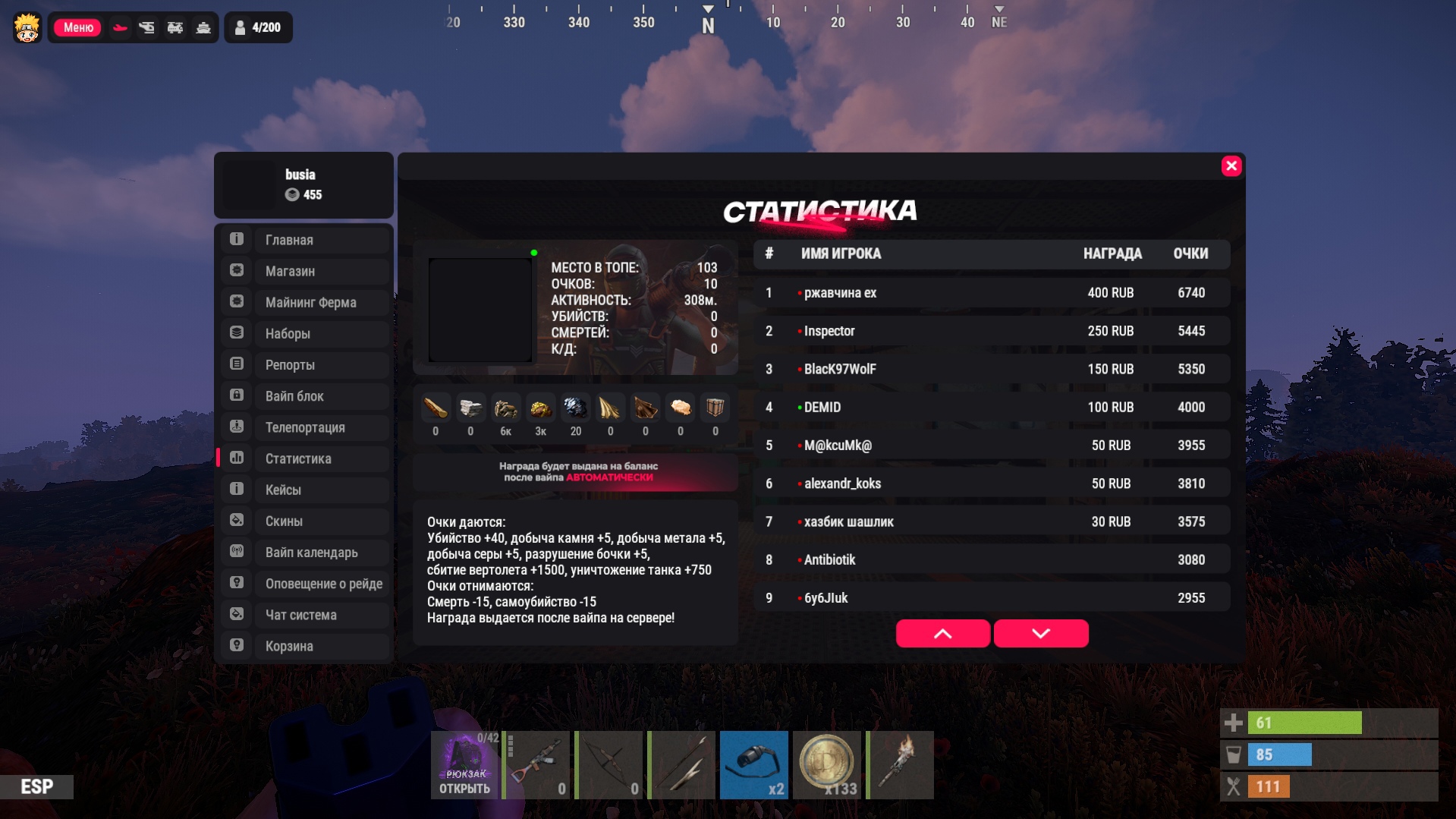Viewport: 1456px width, 819px height.
Task: Go to the Магазин shop section
Action: tap(305, 271)
